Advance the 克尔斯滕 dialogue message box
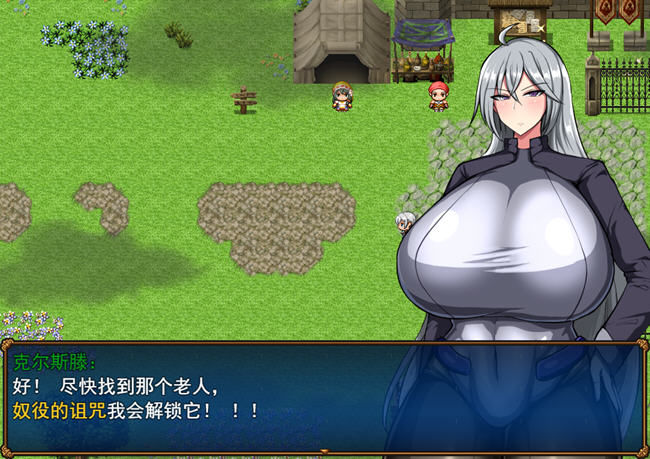The width and height of the screenshot is (650, 459). tap(324, 398)
